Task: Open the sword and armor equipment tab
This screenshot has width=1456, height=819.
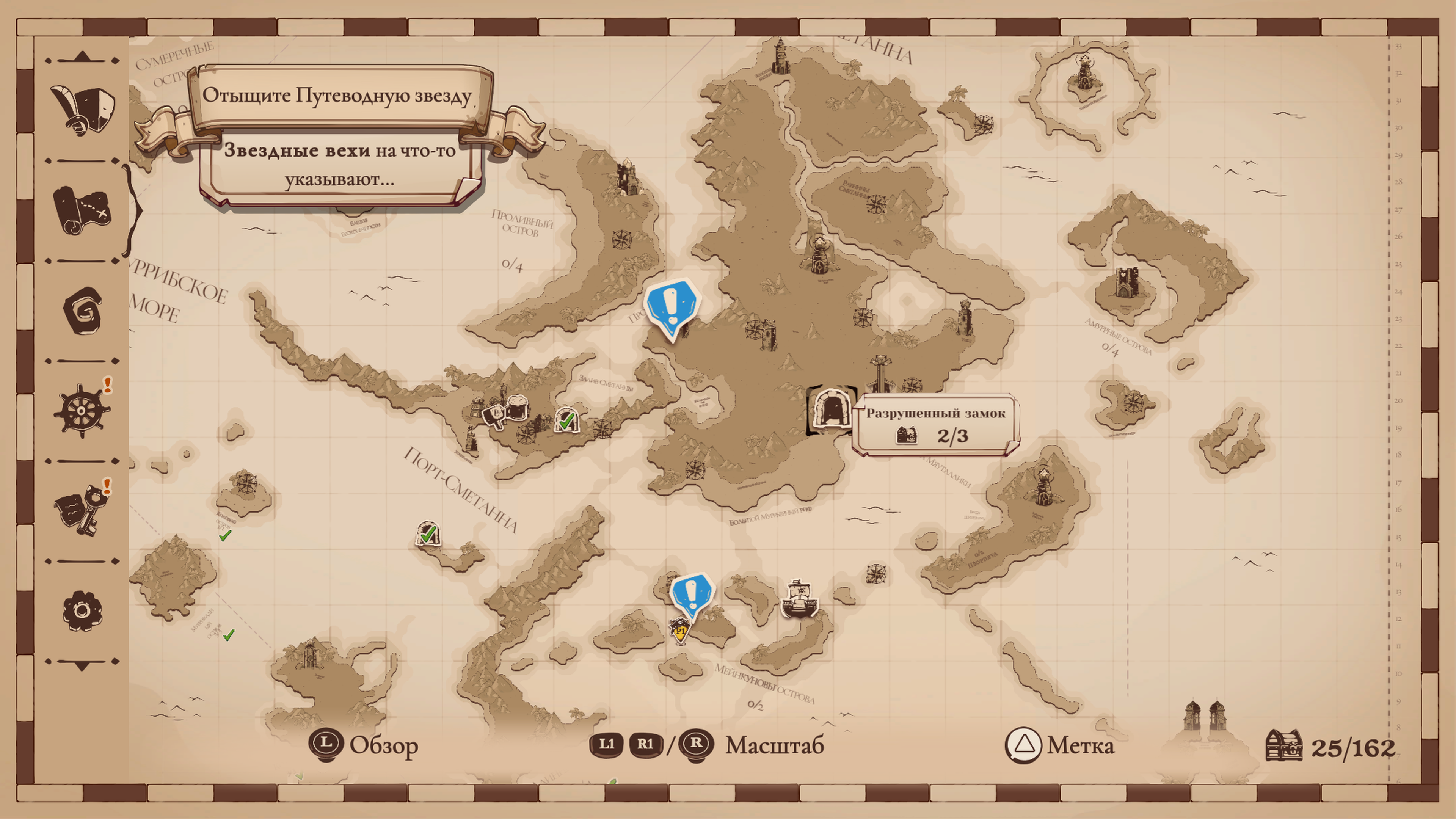Action: coord(83,110)
